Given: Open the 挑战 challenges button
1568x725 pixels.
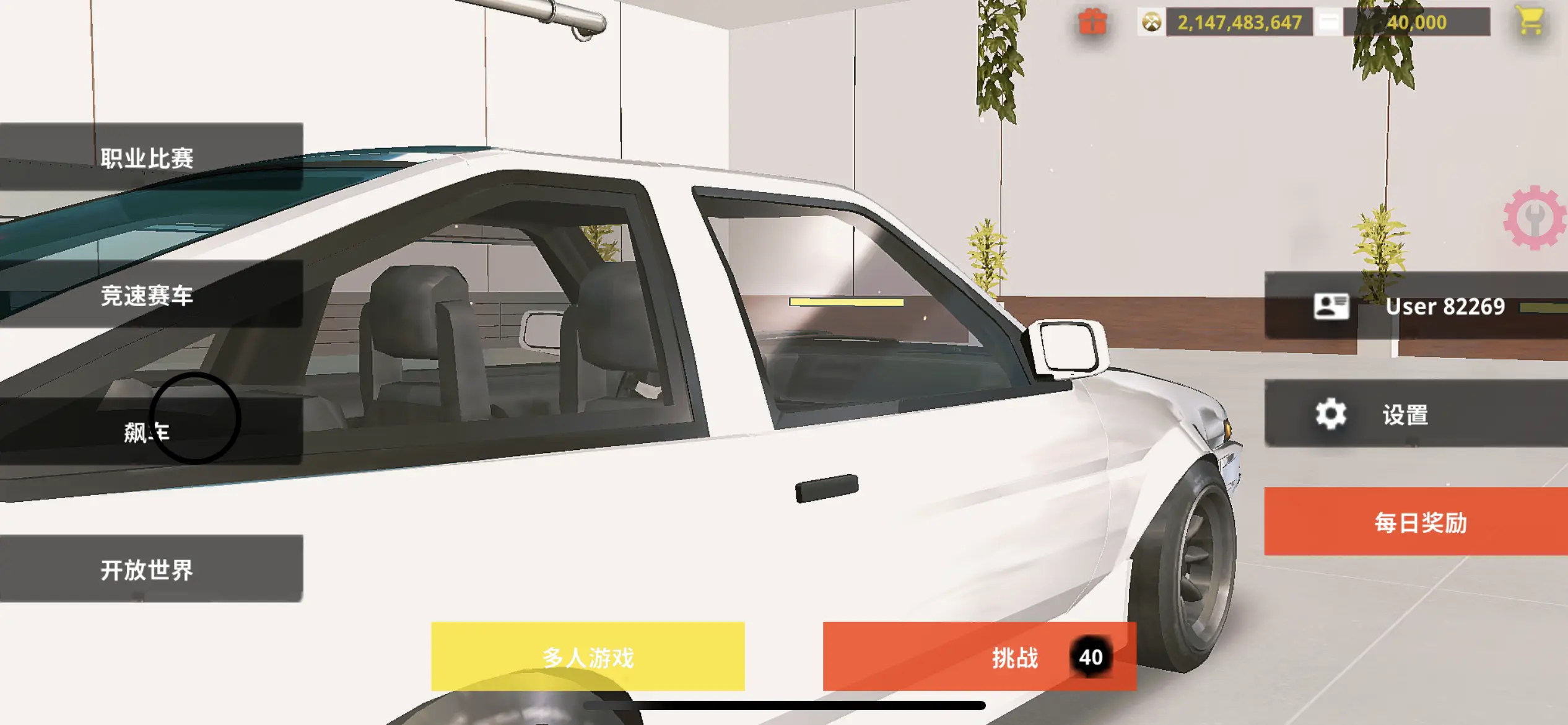Looking at the screenshot, I should point(978,657).
